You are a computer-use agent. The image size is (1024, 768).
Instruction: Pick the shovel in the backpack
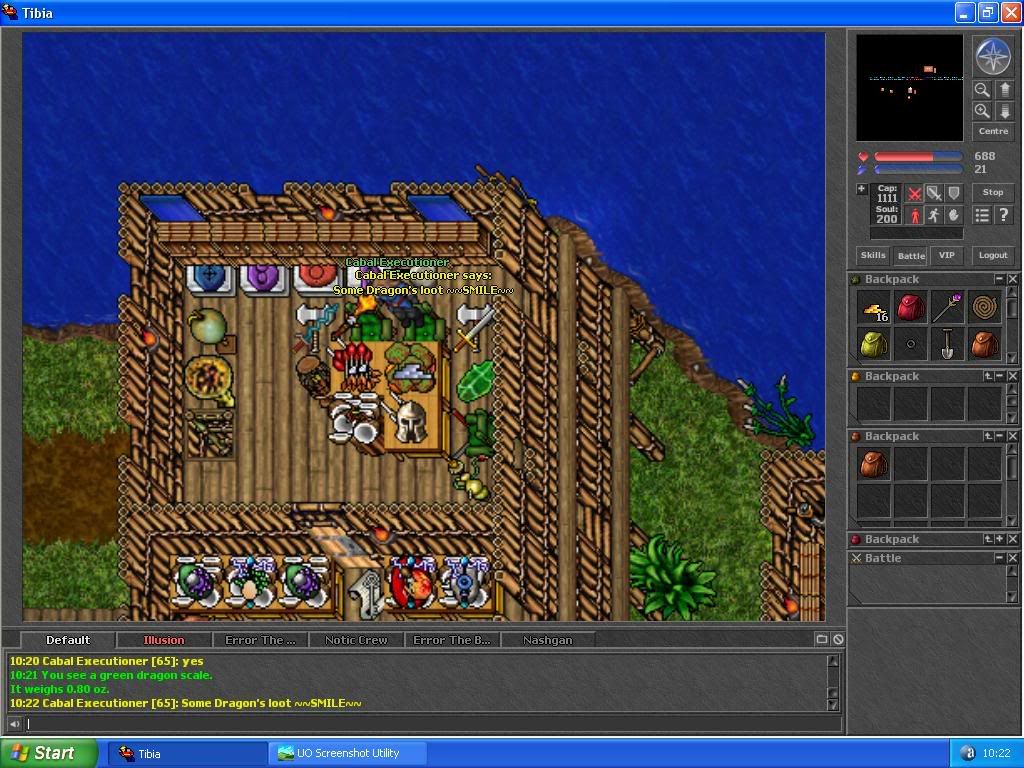[x=948, y=344]
